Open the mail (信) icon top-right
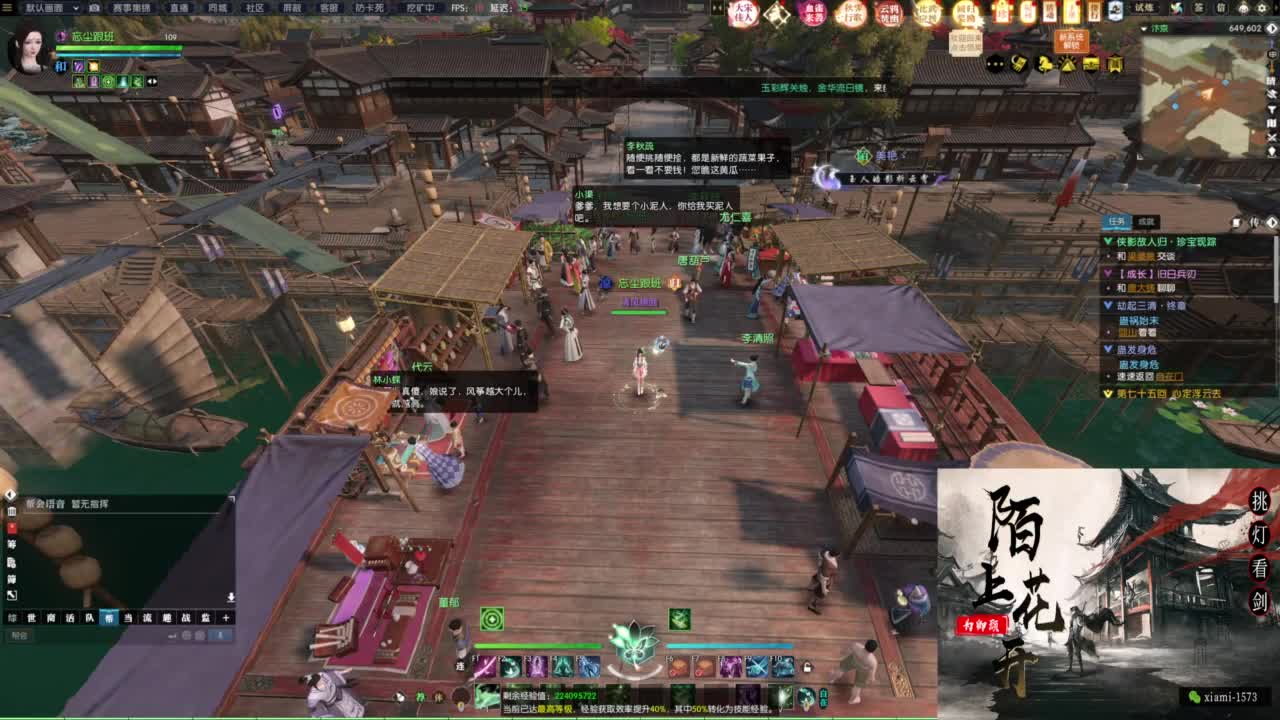 click(1223, 9)
